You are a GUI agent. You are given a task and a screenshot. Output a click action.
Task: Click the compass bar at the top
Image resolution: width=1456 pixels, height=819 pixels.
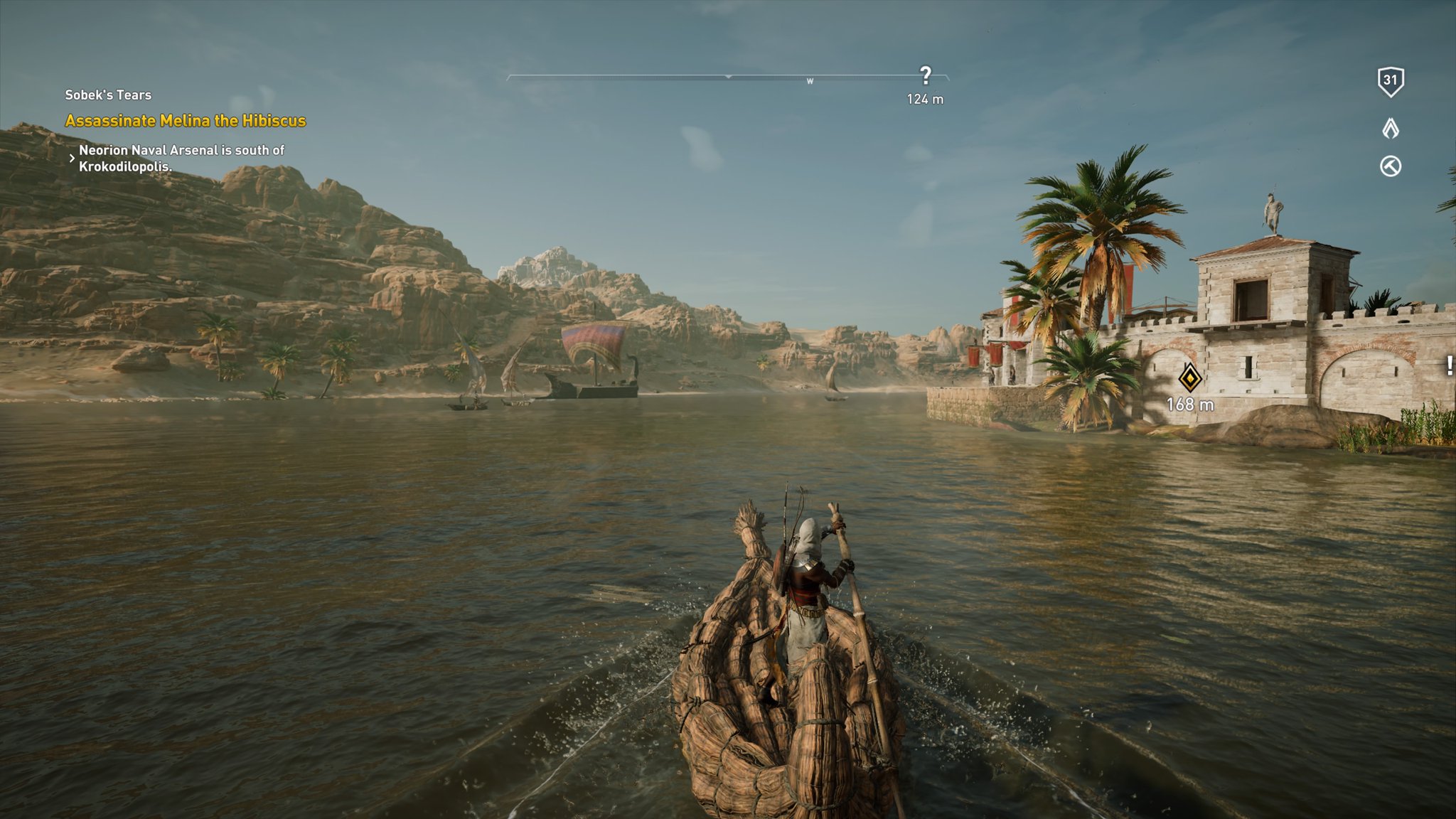pyautogui.click(x=727, y=76)
